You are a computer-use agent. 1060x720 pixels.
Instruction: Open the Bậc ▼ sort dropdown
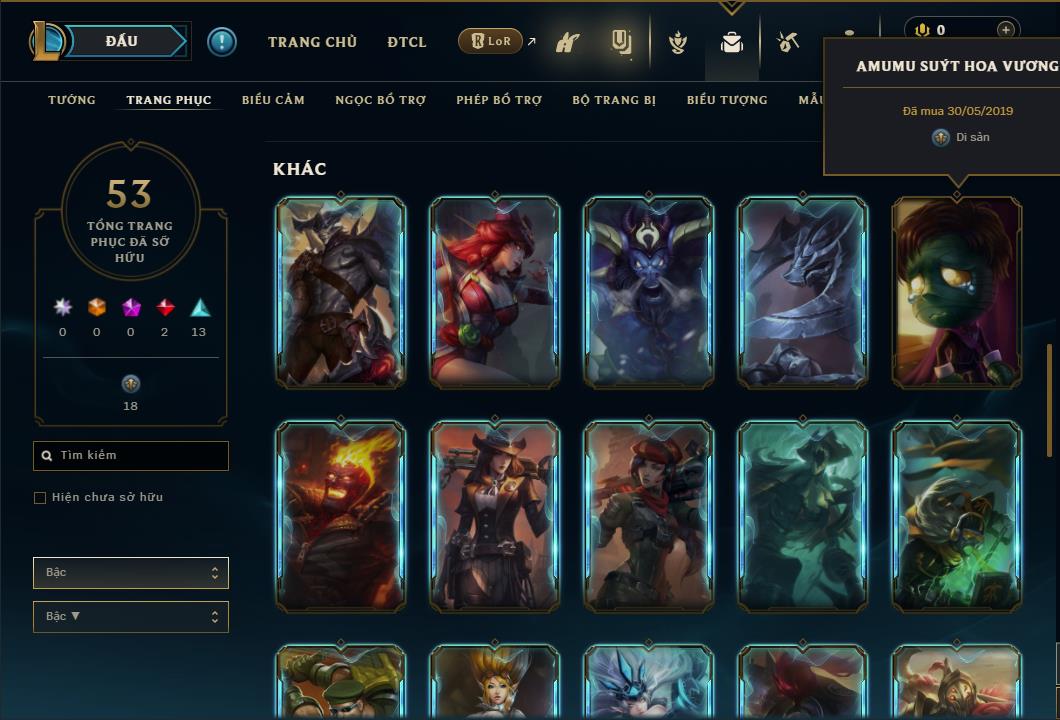tap(131, 617)
